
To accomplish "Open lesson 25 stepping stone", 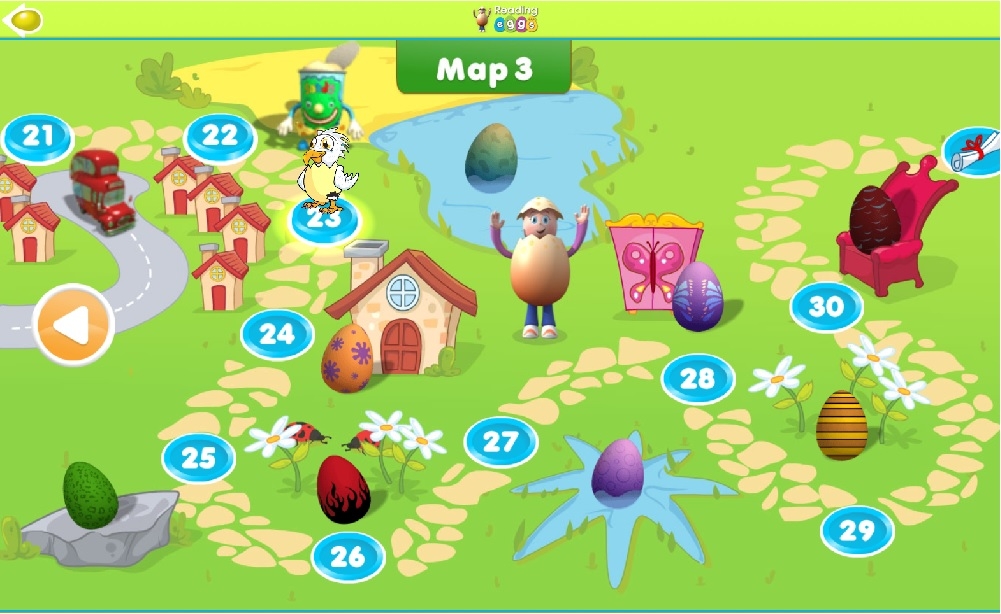I will tap(199, 458).
